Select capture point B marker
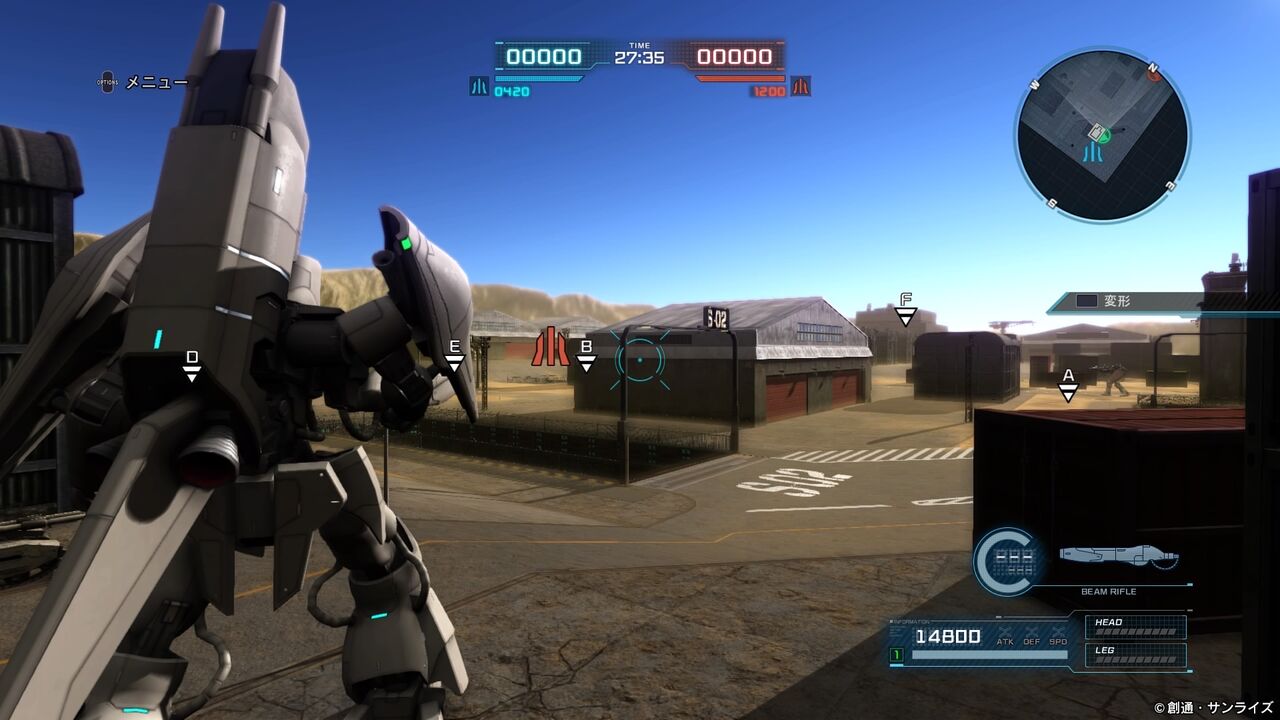1280x720 pixels. [587, 355]
